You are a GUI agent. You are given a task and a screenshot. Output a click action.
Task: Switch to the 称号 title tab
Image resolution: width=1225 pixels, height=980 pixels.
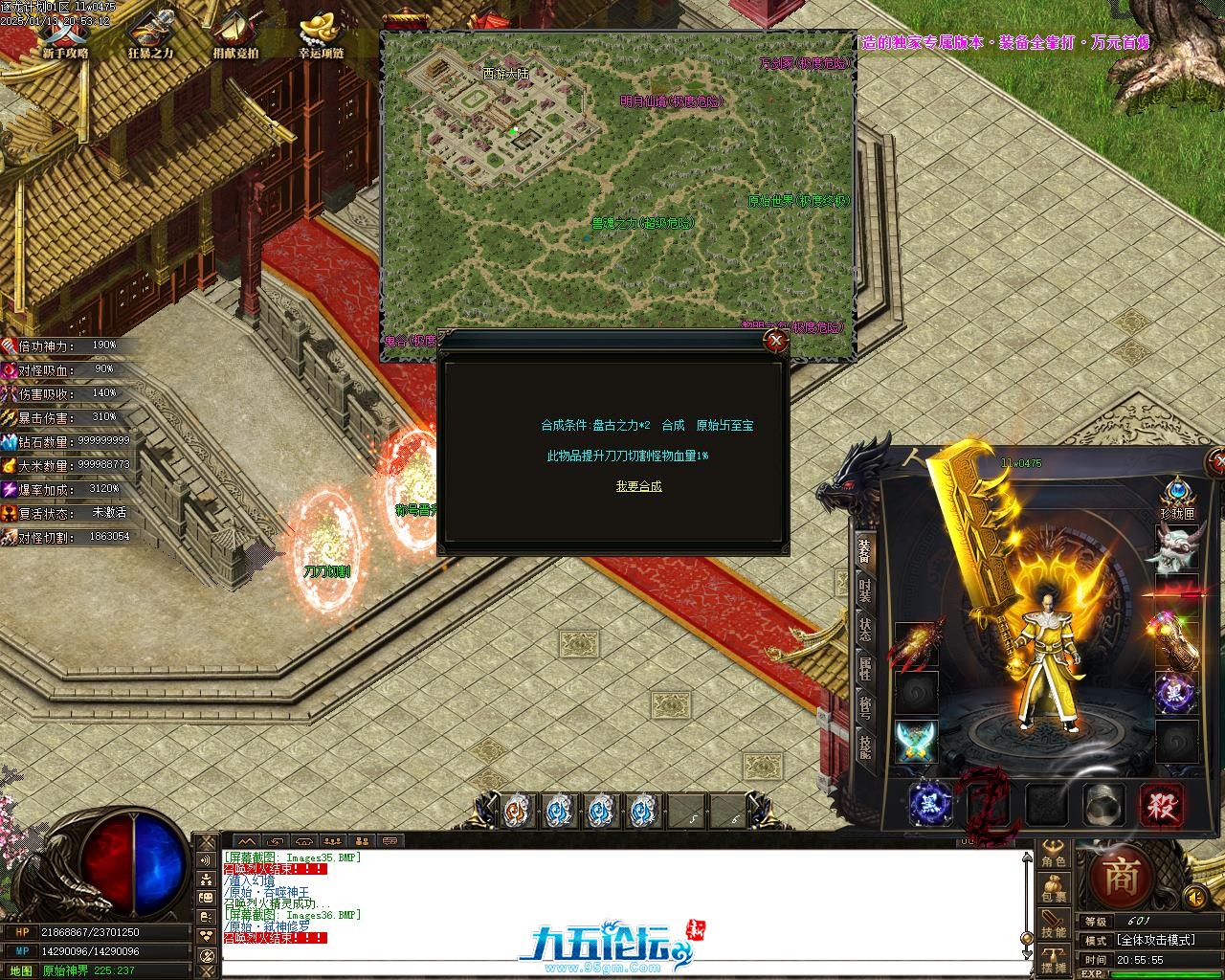865,707
